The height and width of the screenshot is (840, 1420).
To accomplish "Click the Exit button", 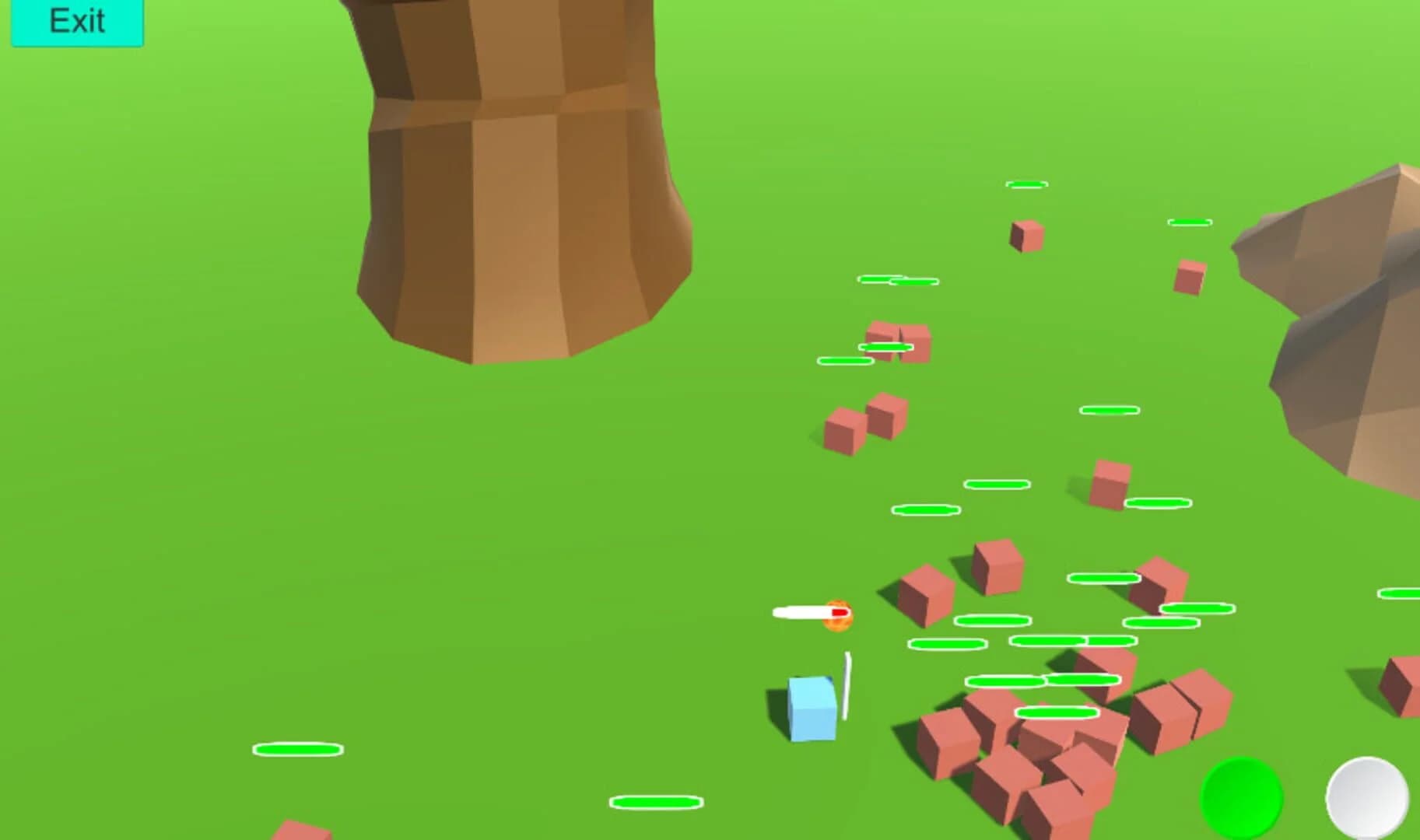I will tap(75, 21).
